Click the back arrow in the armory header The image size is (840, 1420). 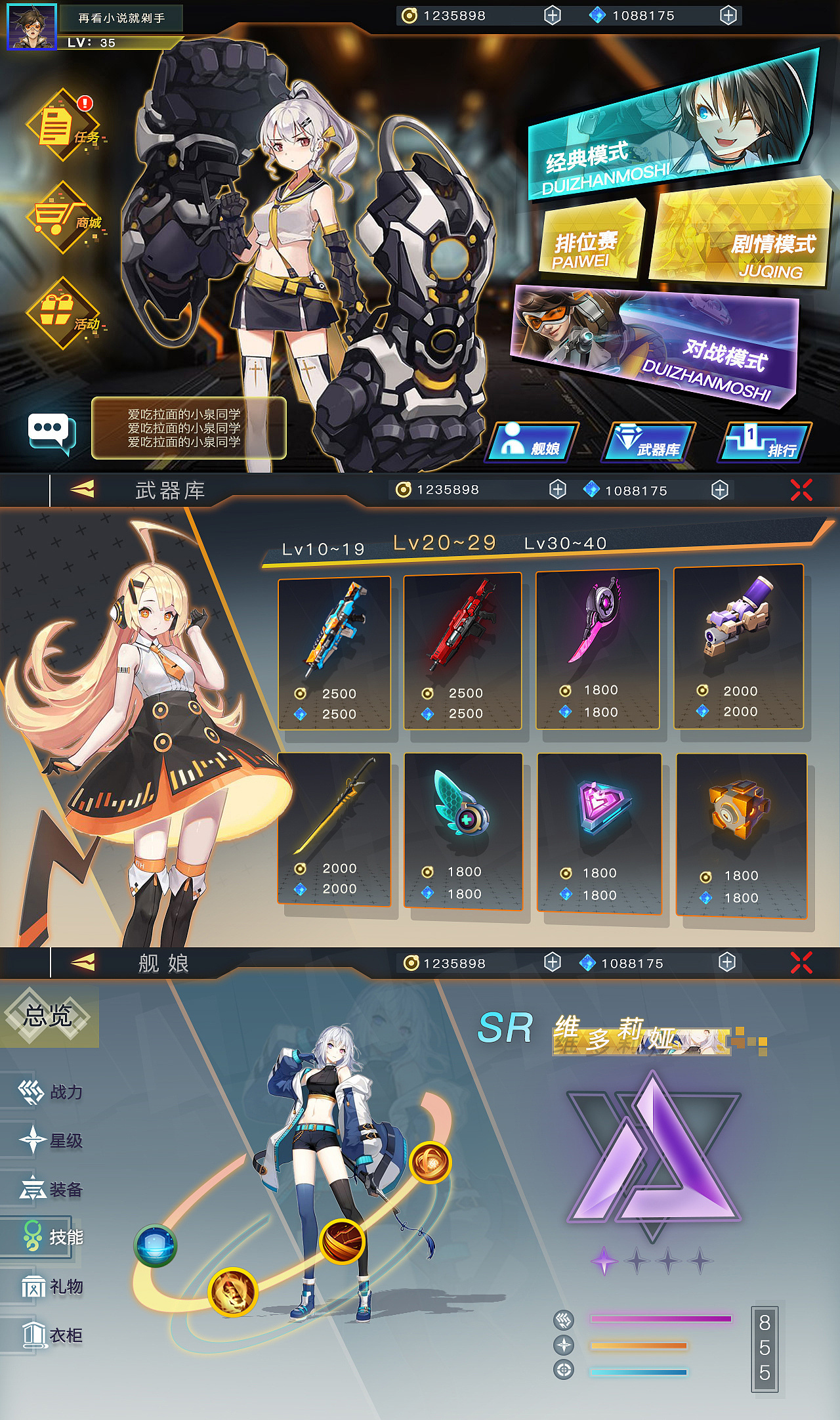[x=83, y=488]
